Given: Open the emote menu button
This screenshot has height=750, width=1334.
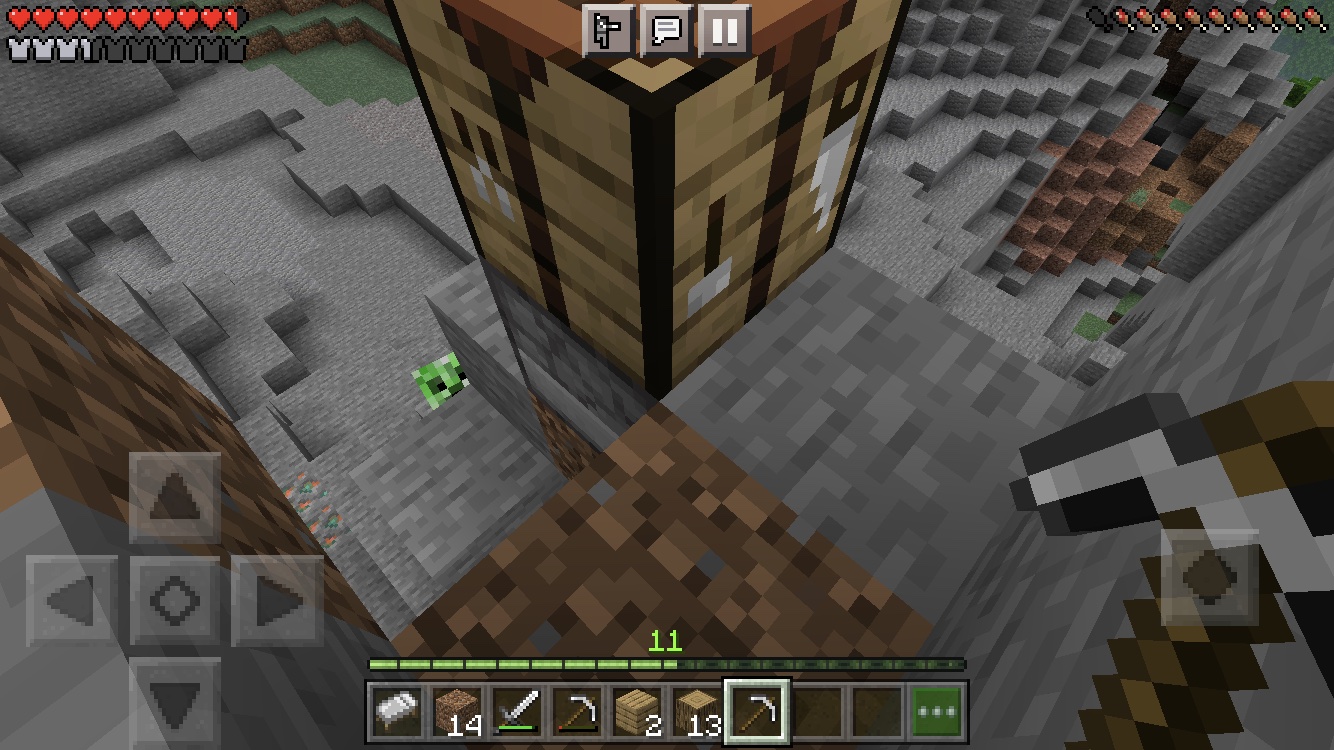Looking at the screenshot, I should (608, 30).
